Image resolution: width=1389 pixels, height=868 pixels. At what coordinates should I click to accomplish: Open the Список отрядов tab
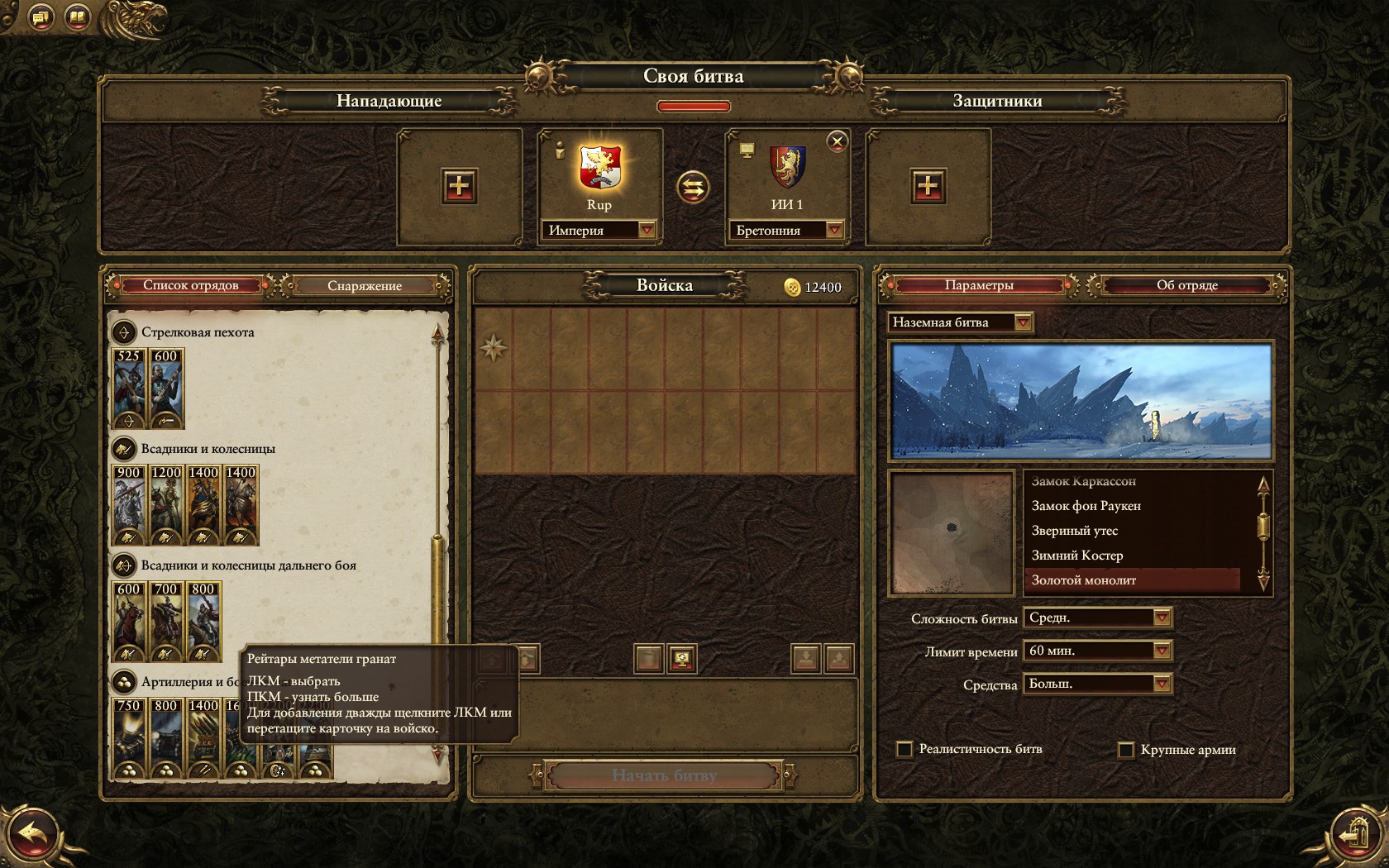pyautogui.click(x=190, y=285)
